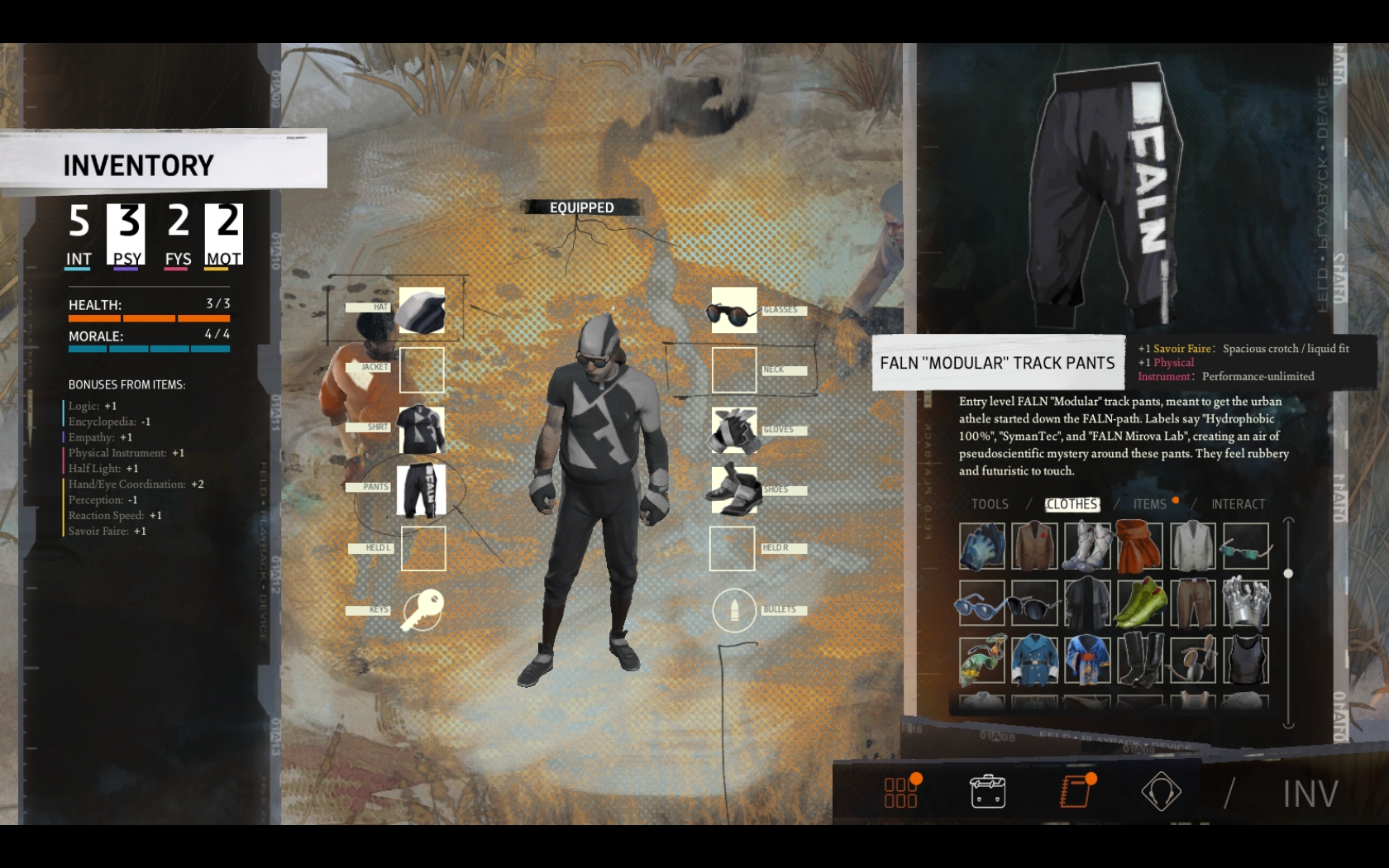The image size is (1389, 868).
Task: Open the Items tab
Action: 1149,504
